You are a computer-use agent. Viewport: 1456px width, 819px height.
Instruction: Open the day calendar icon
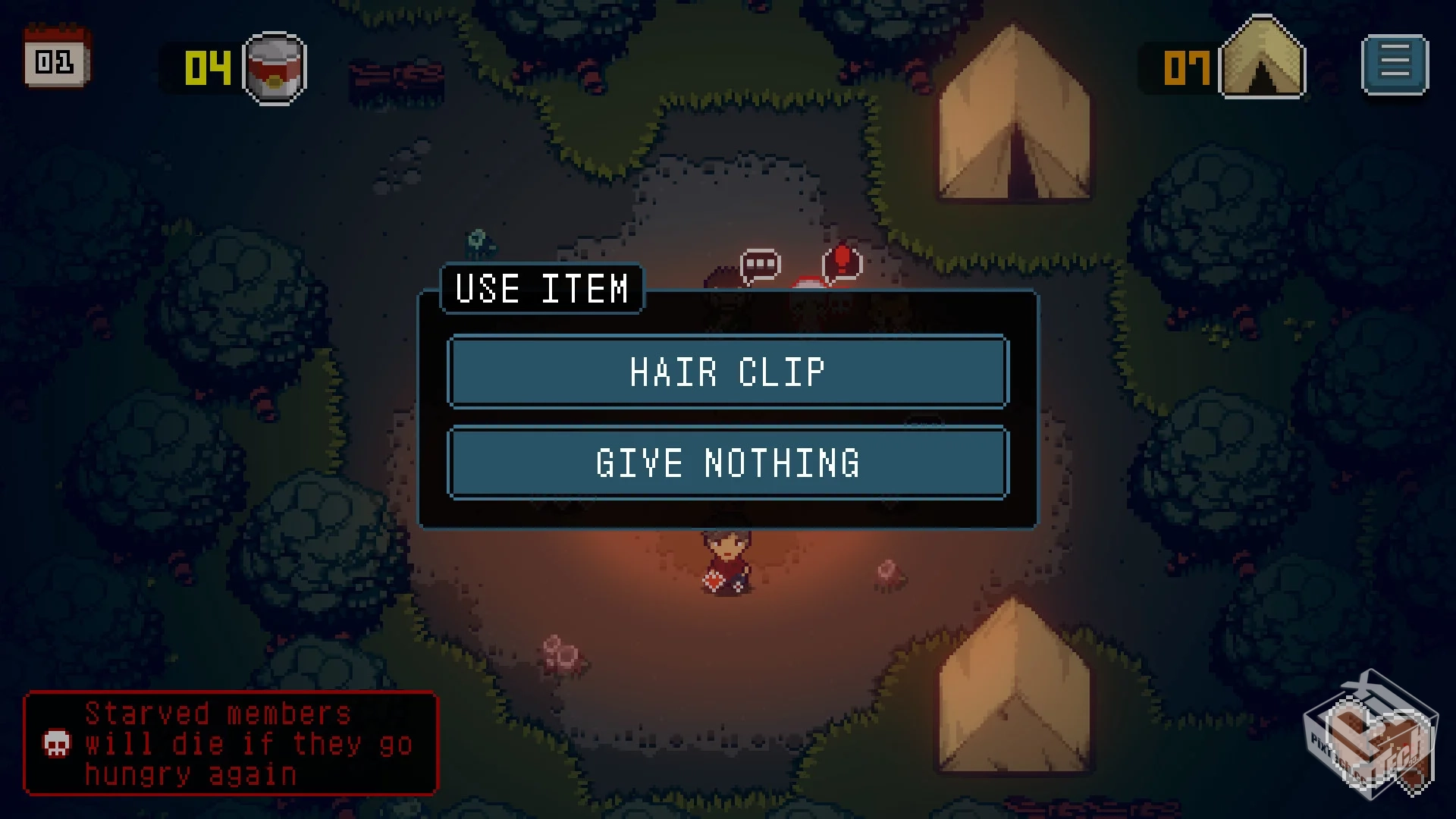pos(56,58)
